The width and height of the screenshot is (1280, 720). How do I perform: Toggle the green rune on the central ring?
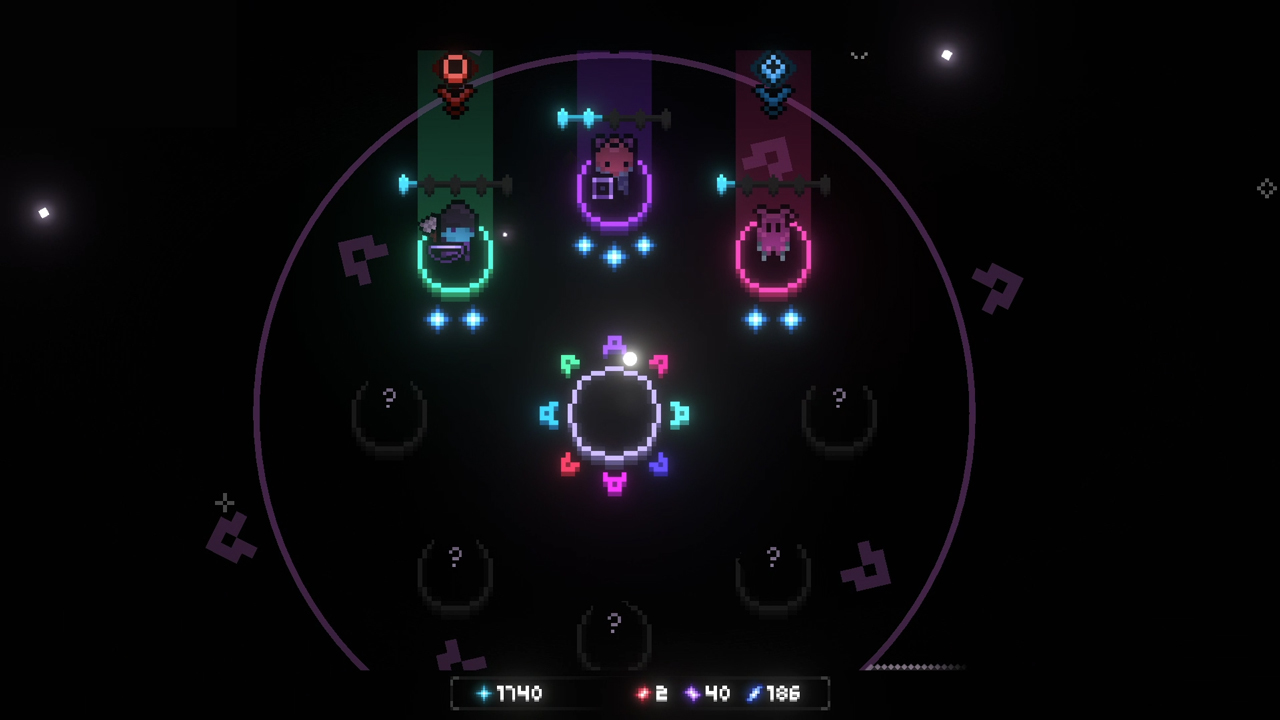571,363
